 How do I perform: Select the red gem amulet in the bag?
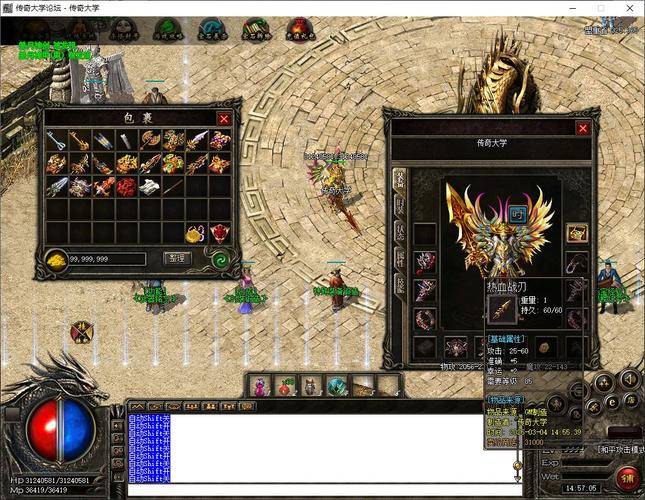(220, 233)
